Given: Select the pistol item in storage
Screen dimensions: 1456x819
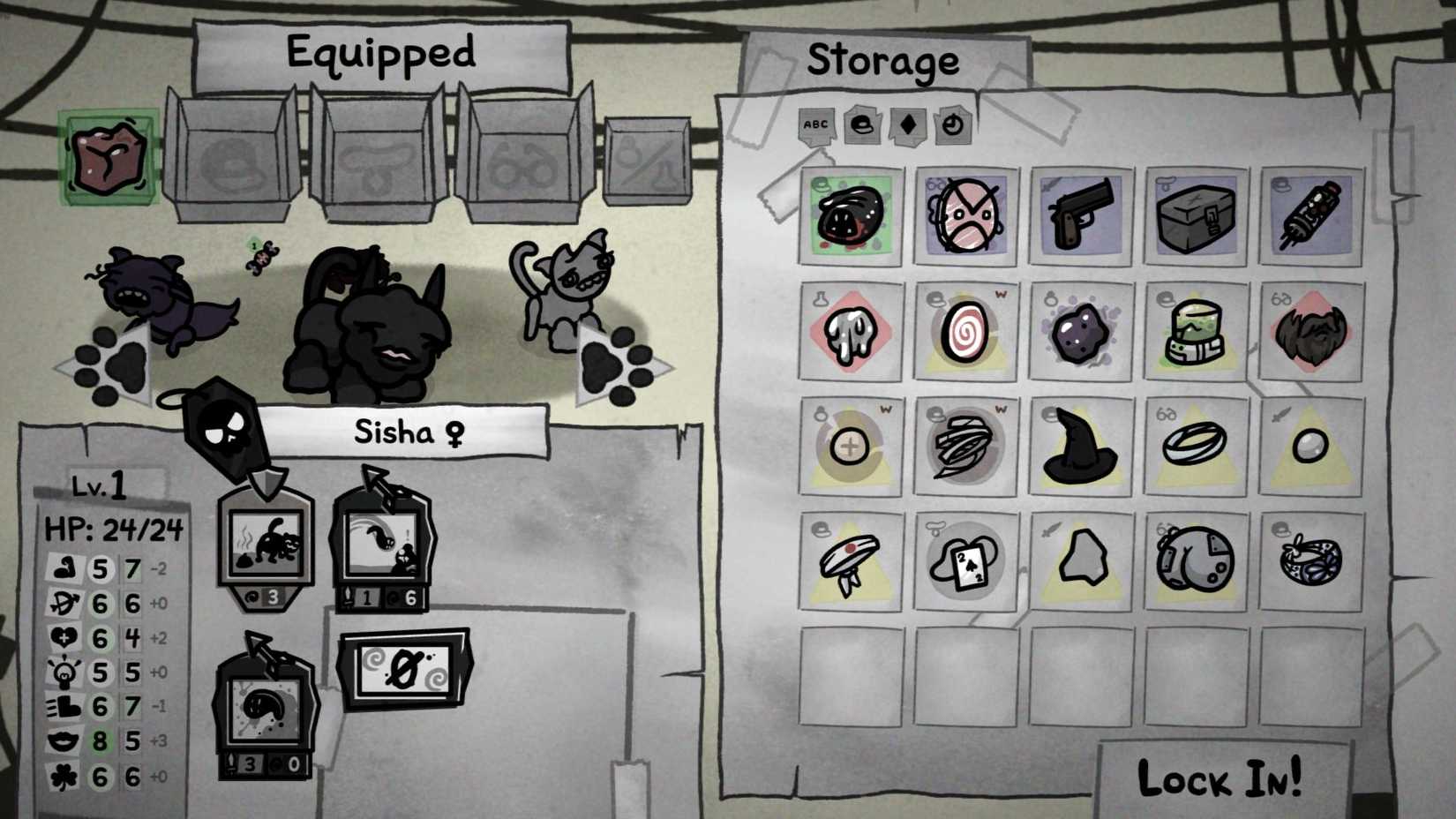Looking at the screenshot, I should (1079, 214).
